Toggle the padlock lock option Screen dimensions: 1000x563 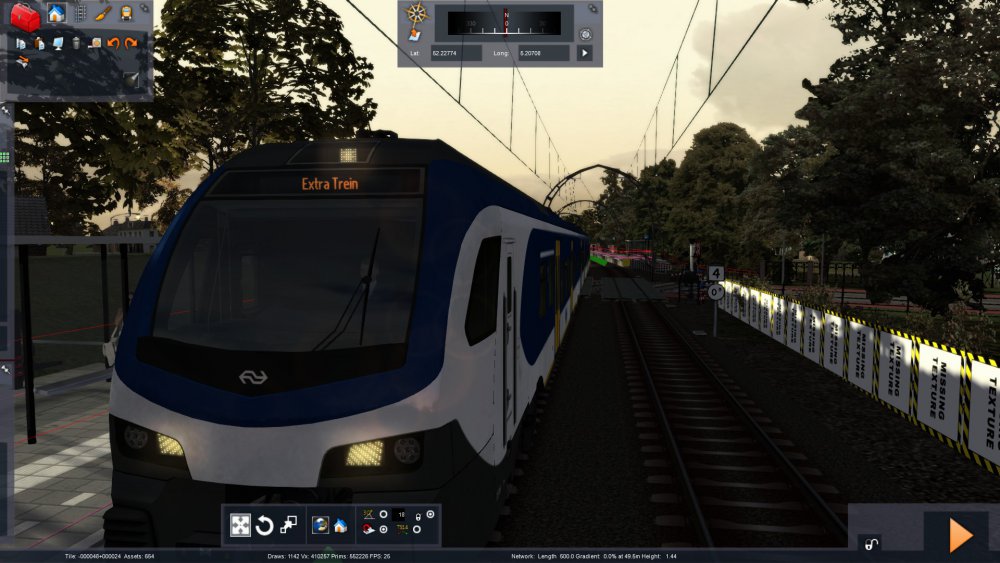click(x=870, y=545)
